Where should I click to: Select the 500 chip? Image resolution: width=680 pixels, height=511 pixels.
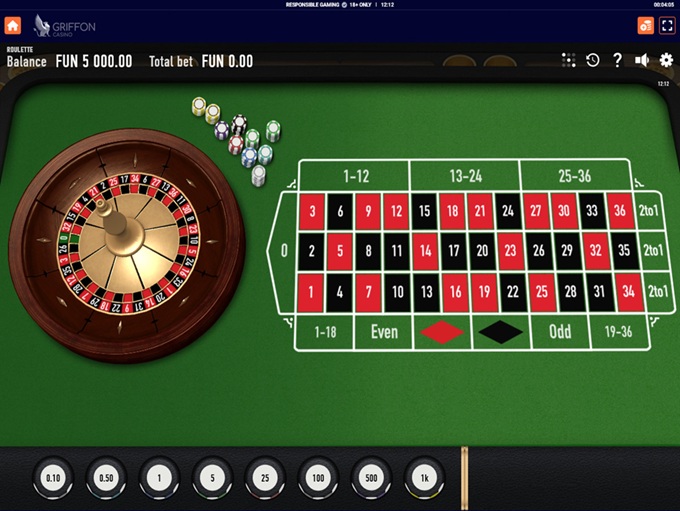[371, 478]
